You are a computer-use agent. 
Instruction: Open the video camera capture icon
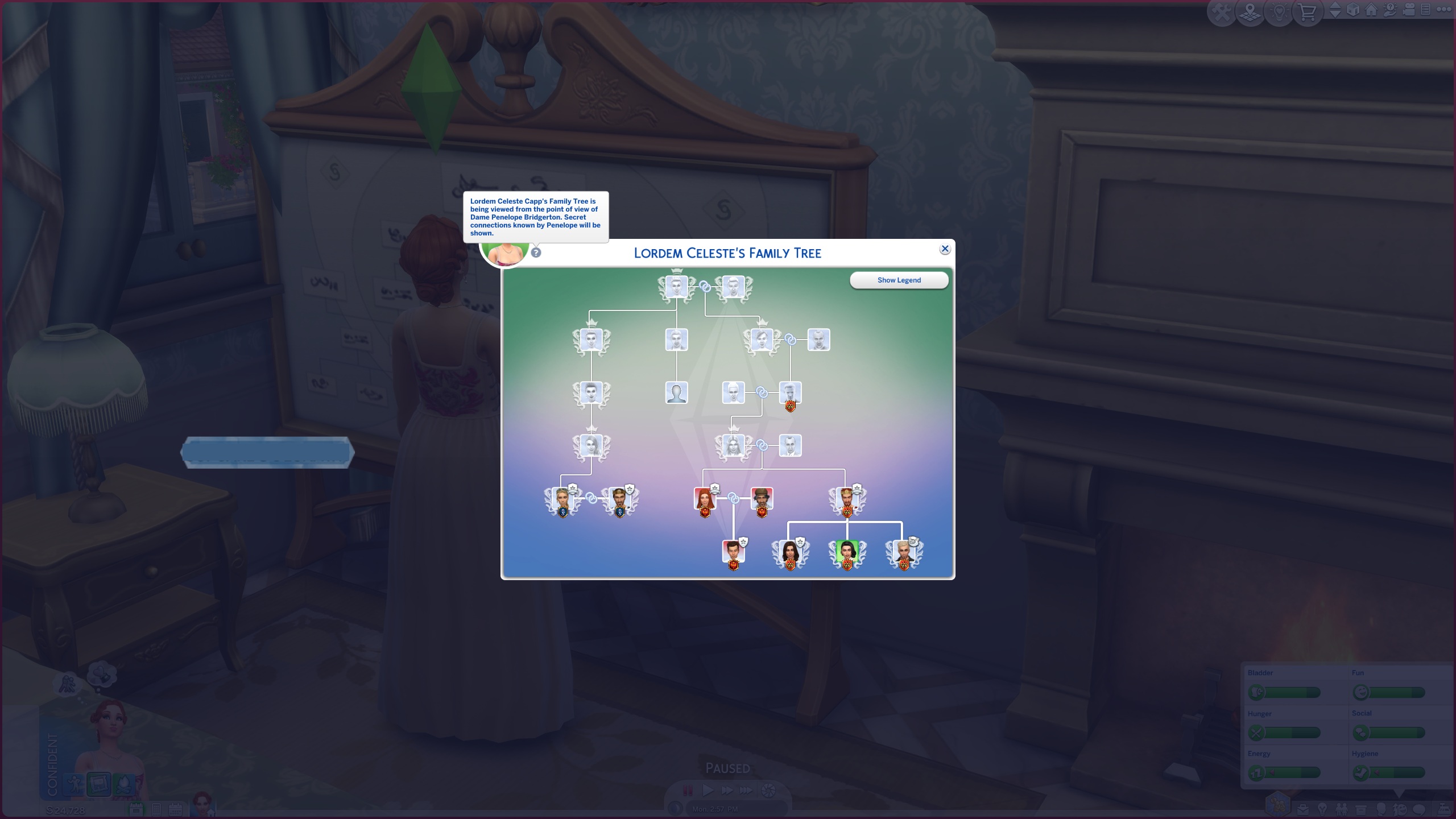(x=1408, y=10)
